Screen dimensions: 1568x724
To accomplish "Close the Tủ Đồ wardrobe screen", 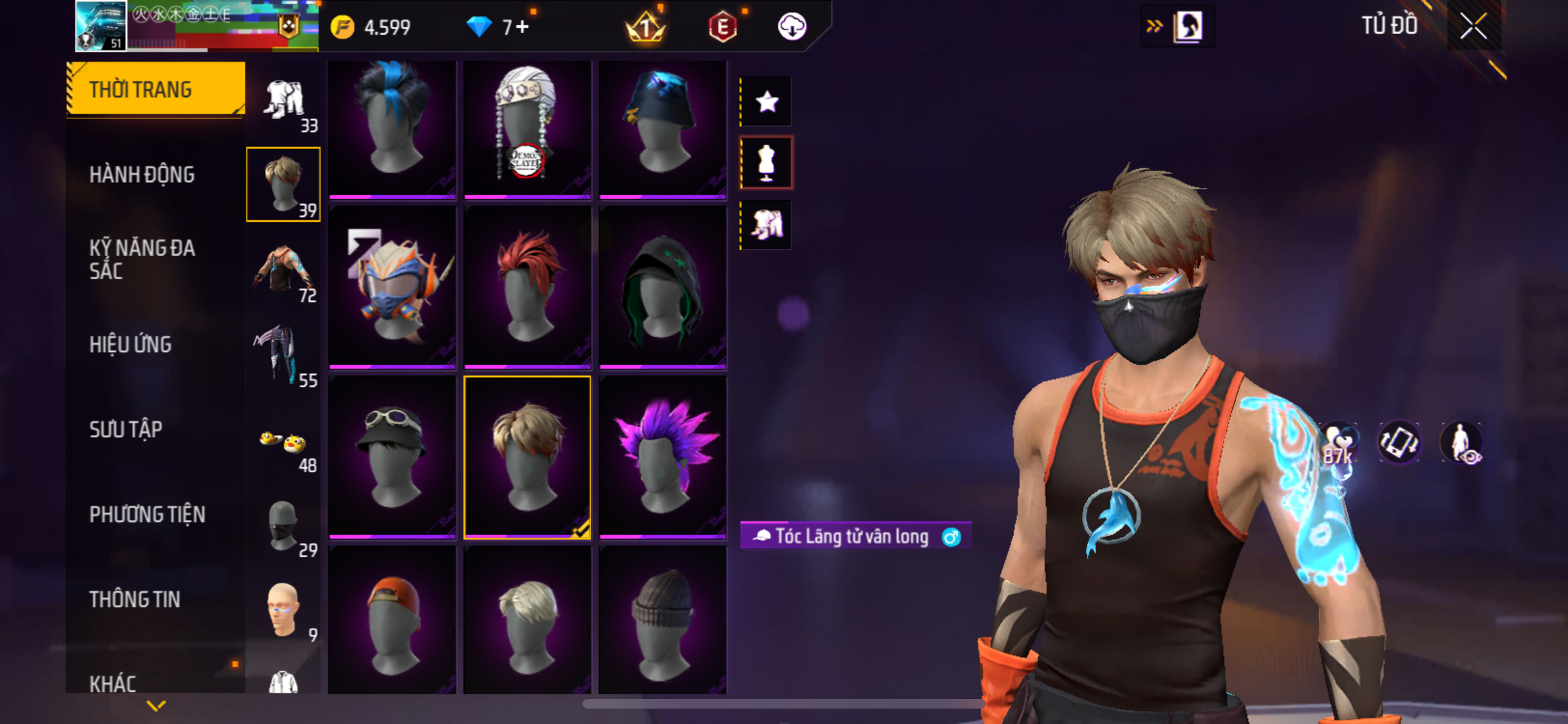I will click(1473, 26).
